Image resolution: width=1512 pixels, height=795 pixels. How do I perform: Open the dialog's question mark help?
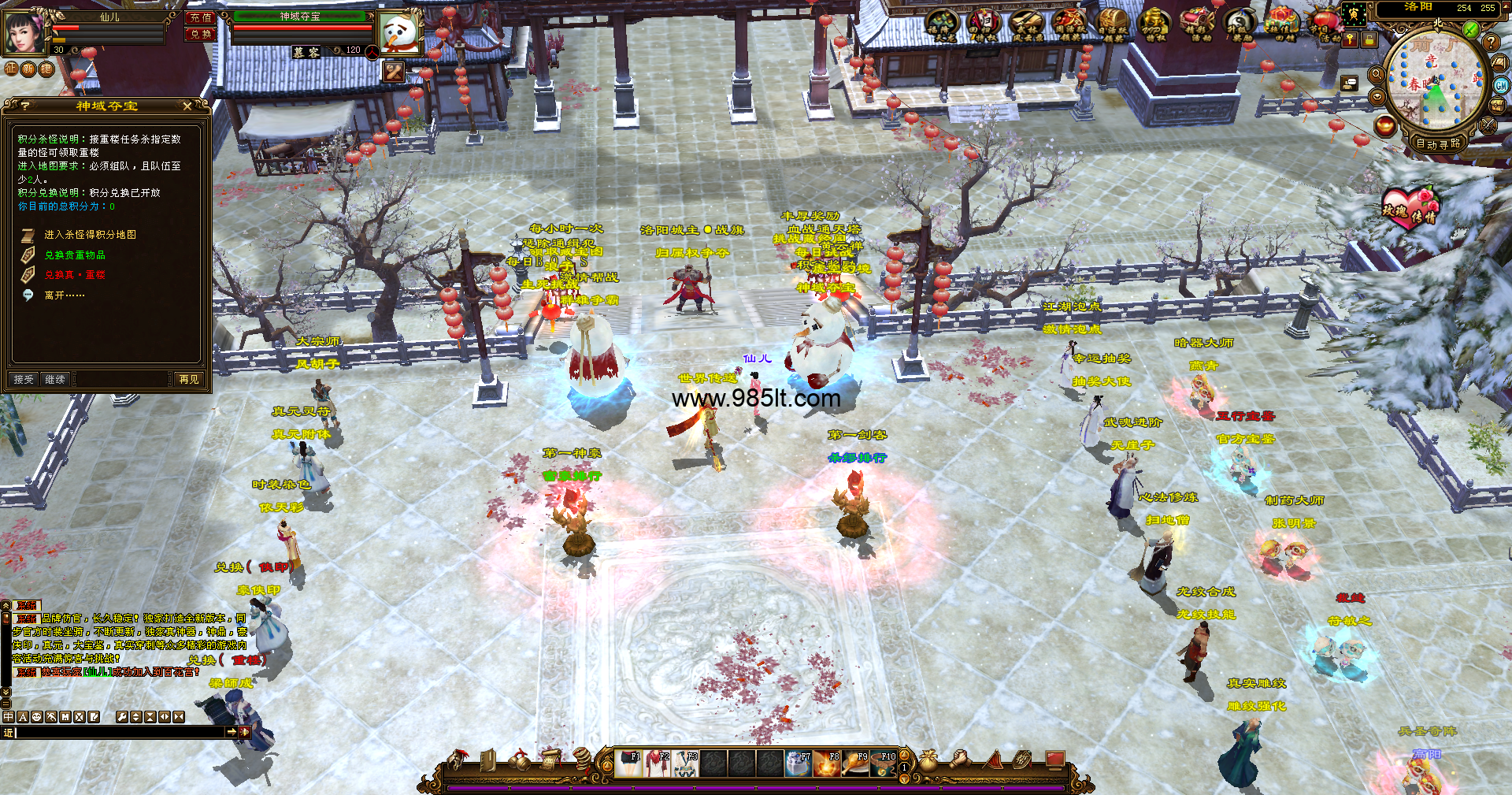[25, 106]
